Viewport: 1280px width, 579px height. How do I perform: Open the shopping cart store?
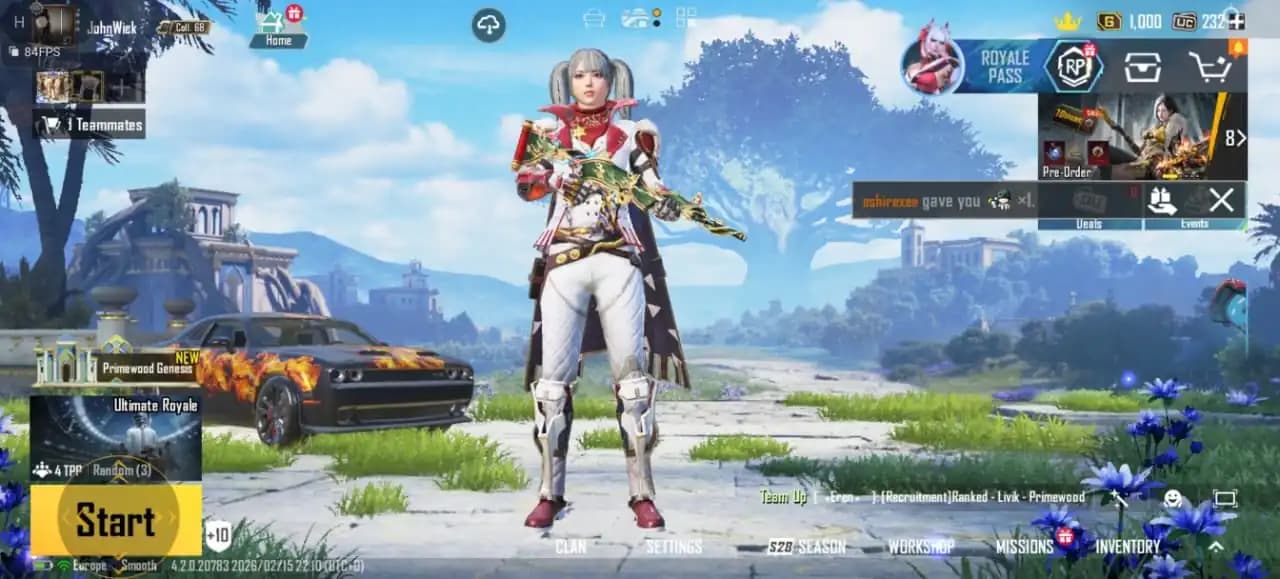(1209, 67)
